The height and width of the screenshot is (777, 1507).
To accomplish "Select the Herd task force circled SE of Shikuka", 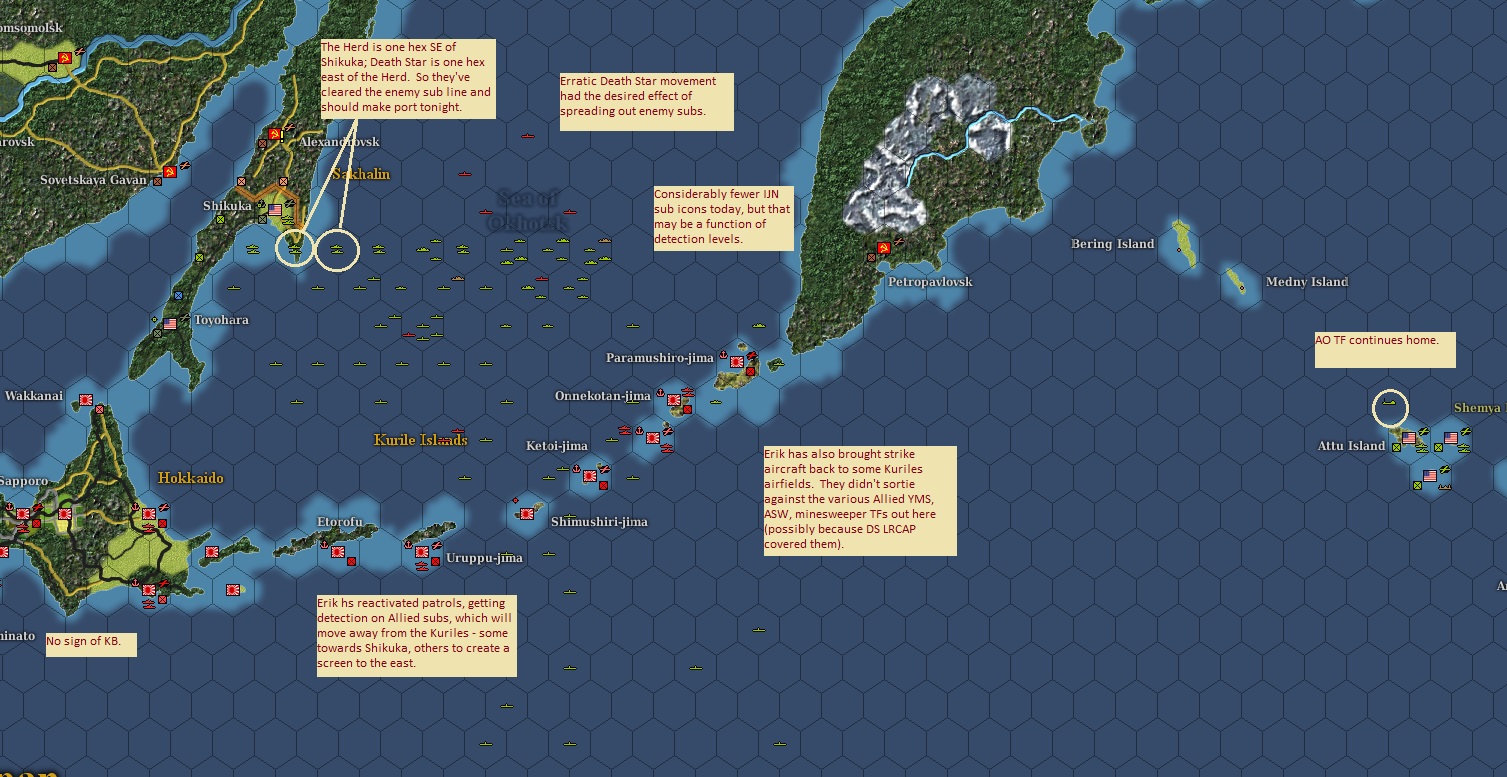I will pyautogui.click(x=295, y=248).
